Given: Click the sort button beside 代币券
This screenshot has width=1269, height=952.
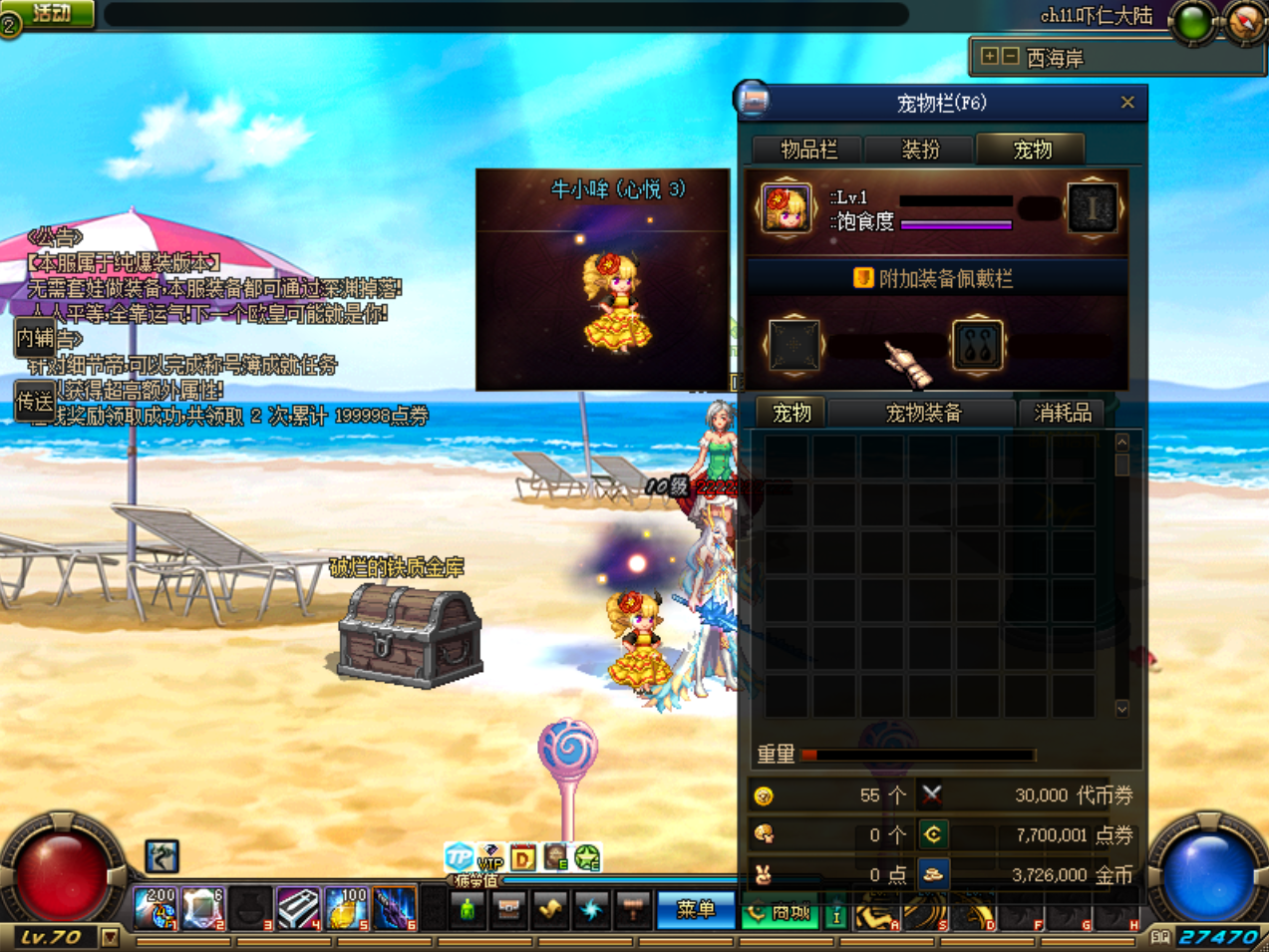Looking at the screenshot, I should [x=931, y=794].
